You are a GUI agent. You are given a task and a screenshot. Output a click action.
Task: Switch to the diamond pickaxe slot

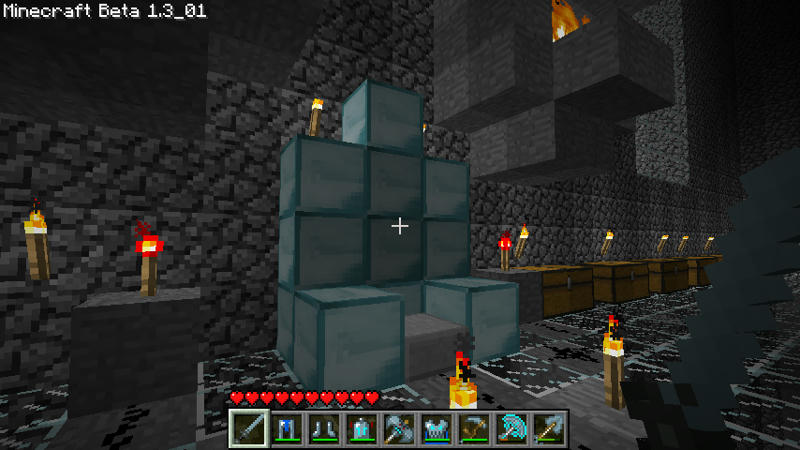pos(511,428)
